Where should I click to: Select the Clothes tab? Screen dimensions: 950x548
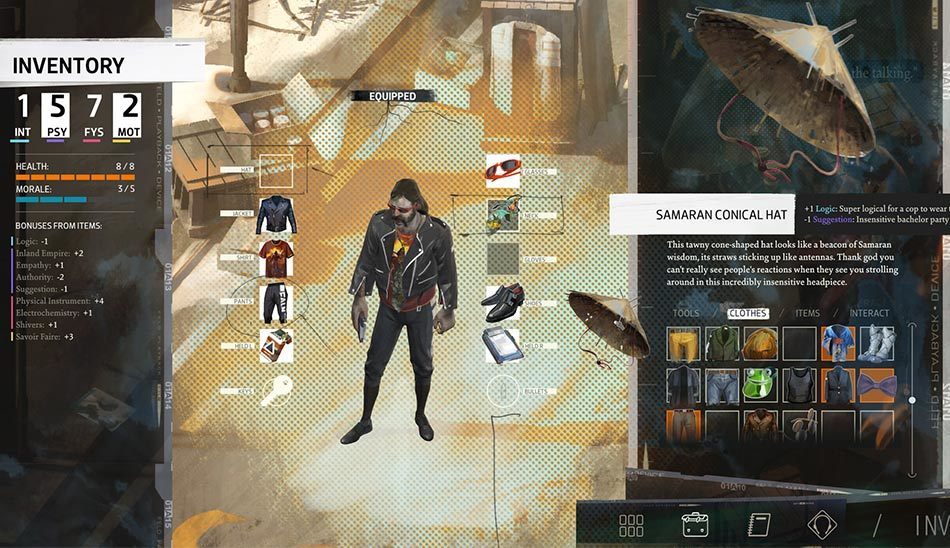click(748, 313)
